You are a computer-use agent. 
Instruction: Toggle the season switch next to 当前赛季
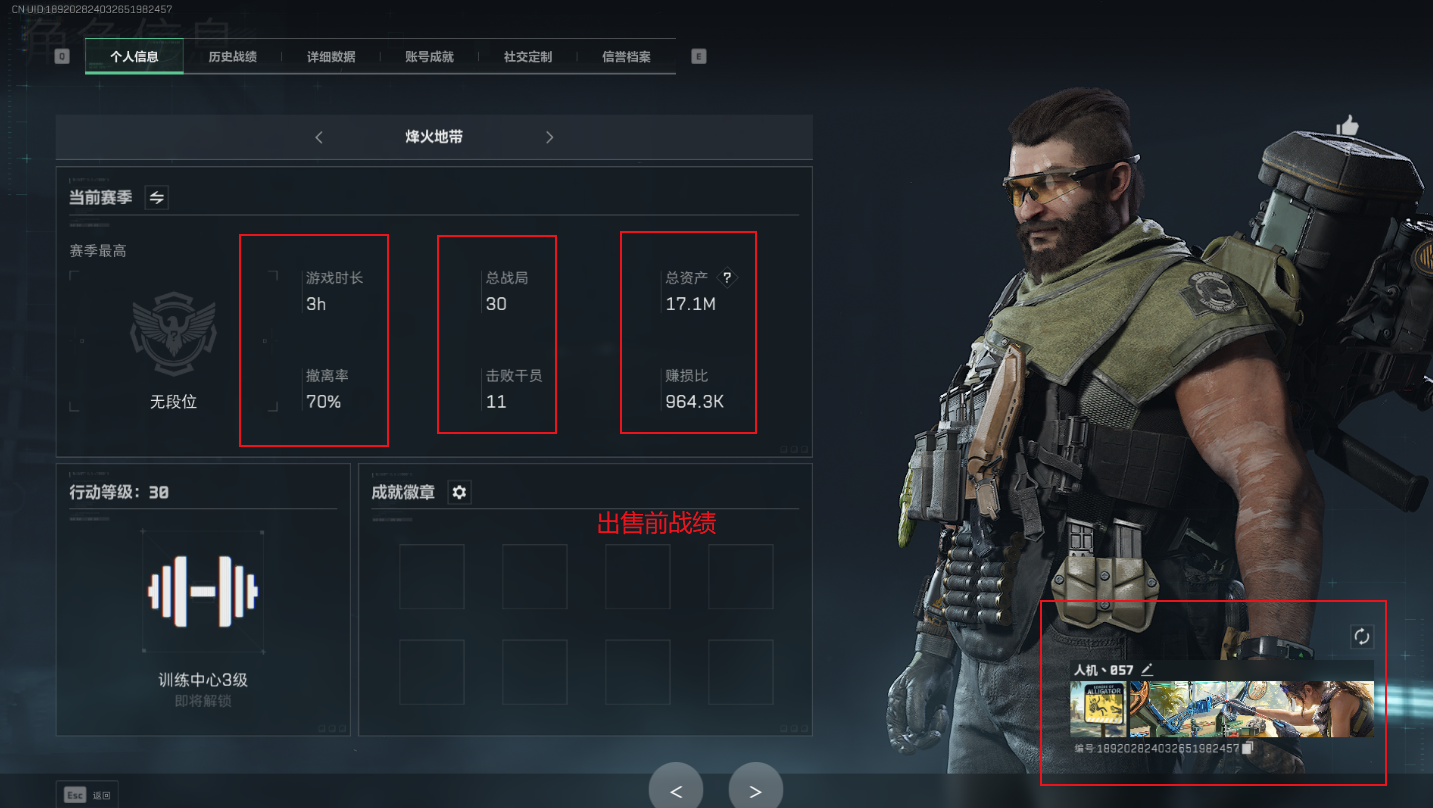pos(157,197)
